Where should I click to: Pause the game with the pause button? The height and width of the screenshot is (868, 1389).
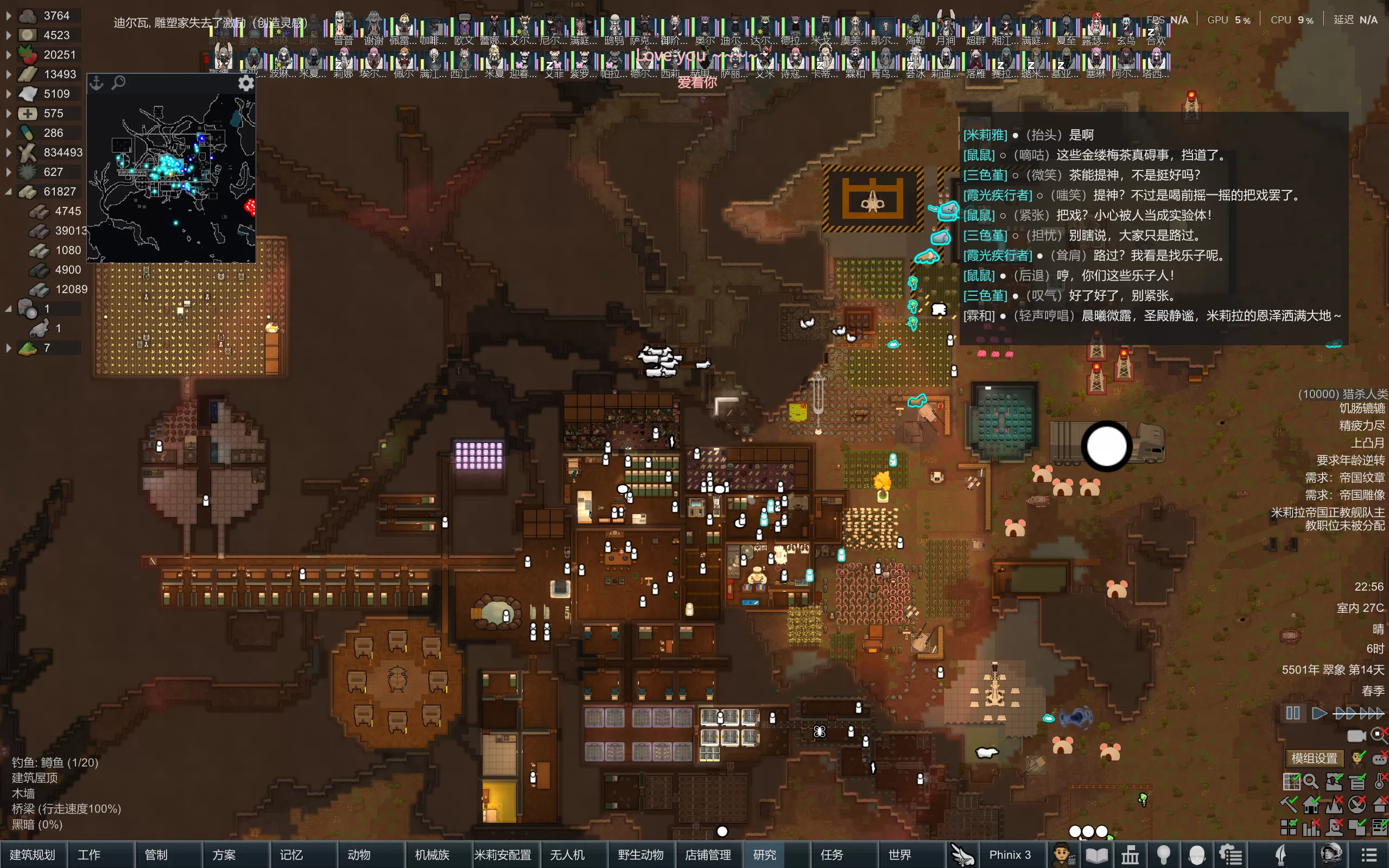click(x=1292, y=713)
